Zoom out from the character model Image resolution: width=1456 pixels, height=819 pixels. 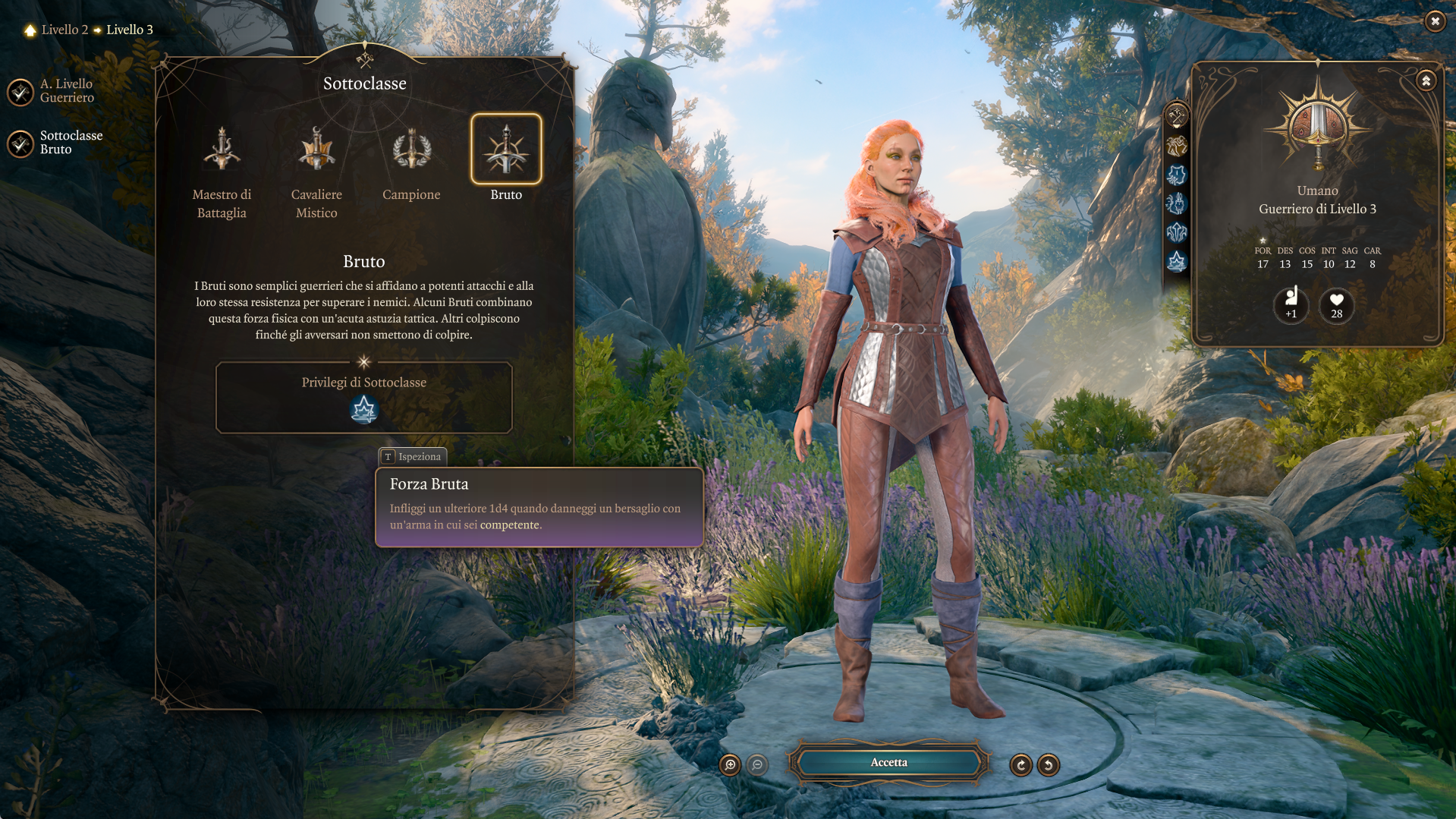757,765
